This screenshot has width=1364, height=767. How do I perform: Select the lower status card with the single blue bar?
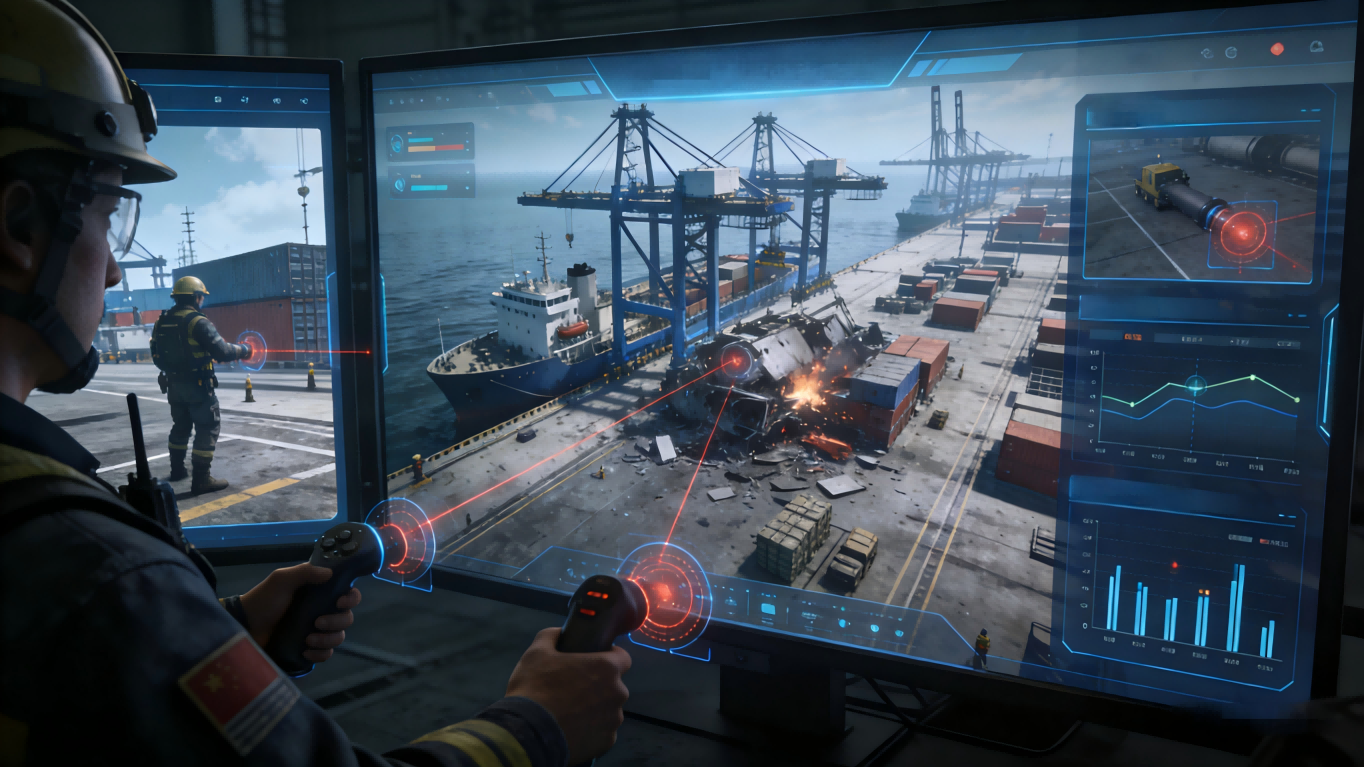pyautogui.click(x=431, y=182)
